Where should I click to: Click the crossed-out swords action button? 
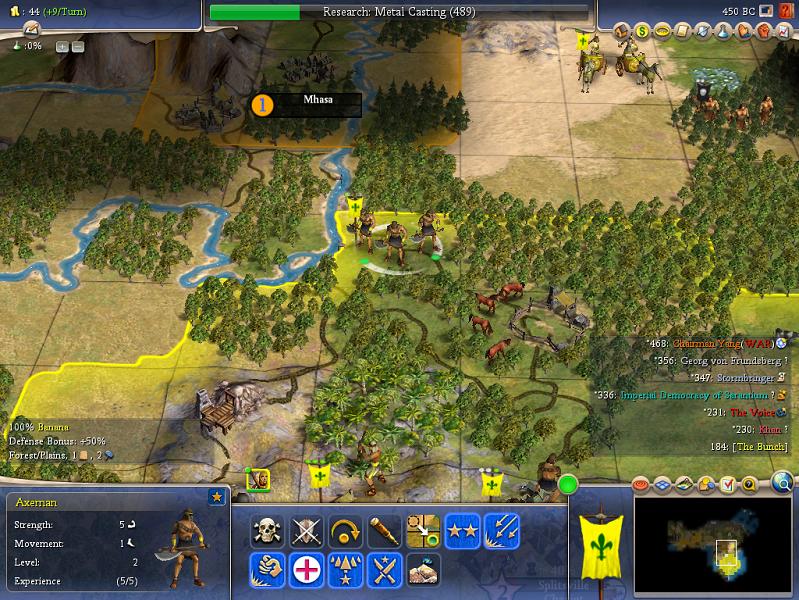[306, 530]
